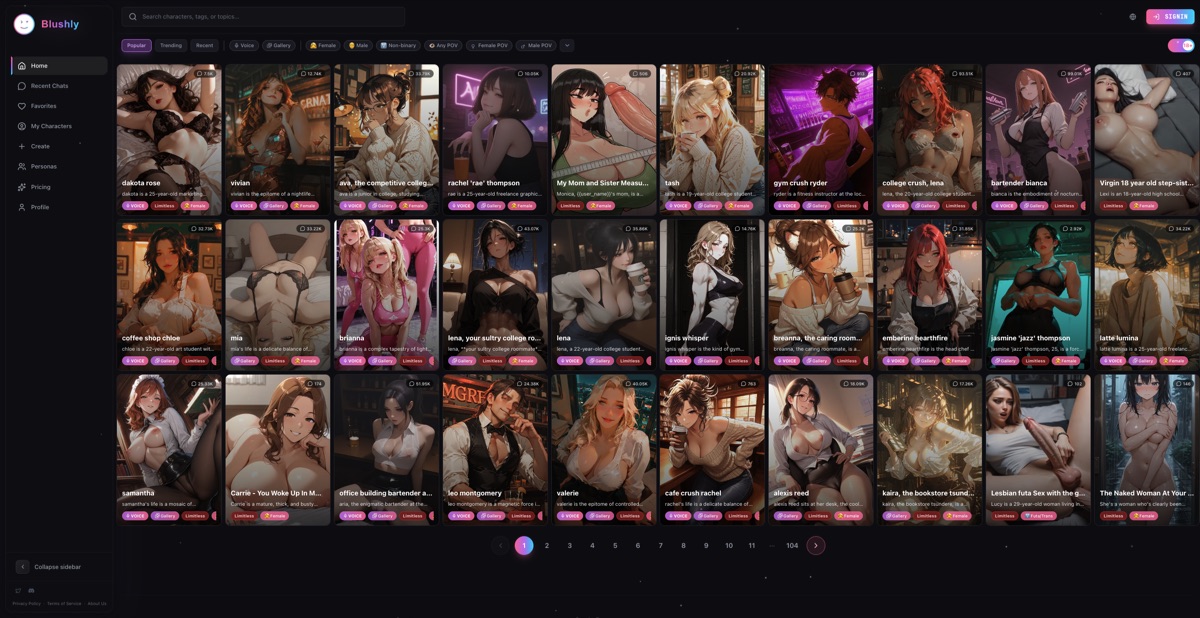
Task: Click the Sign In button
Action: point(1170,17)
